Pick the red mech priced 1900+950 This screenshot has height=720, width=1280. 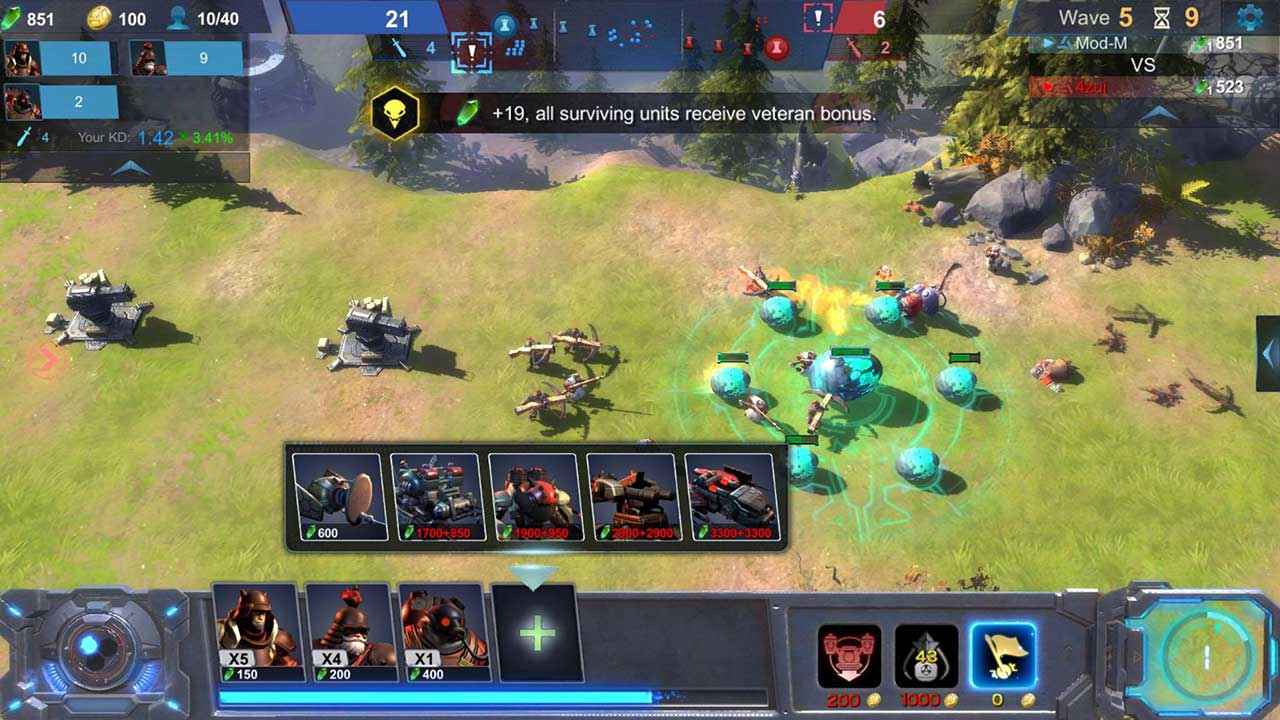535,497
